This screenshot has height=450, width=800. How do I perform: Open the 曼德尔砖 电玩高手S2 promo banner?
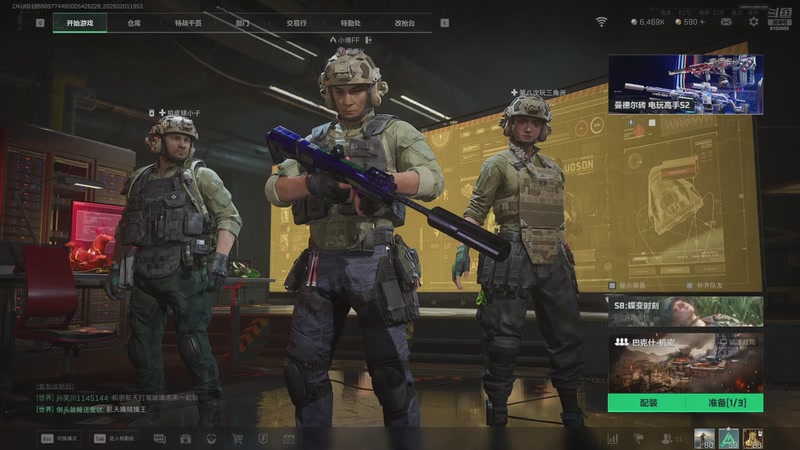coord(685,84)
